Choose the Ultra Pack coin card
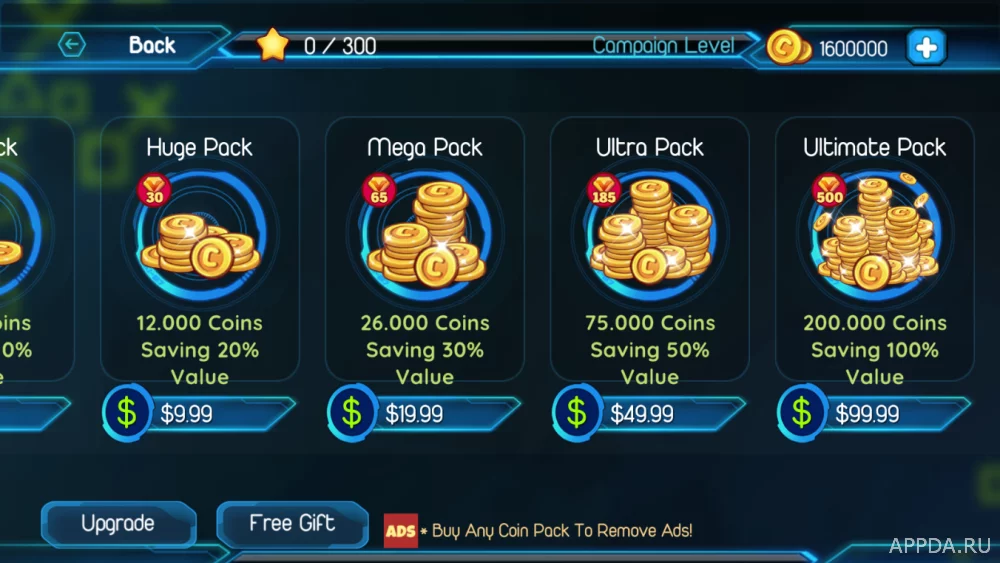1000x563 pixels. coord(649,250)
